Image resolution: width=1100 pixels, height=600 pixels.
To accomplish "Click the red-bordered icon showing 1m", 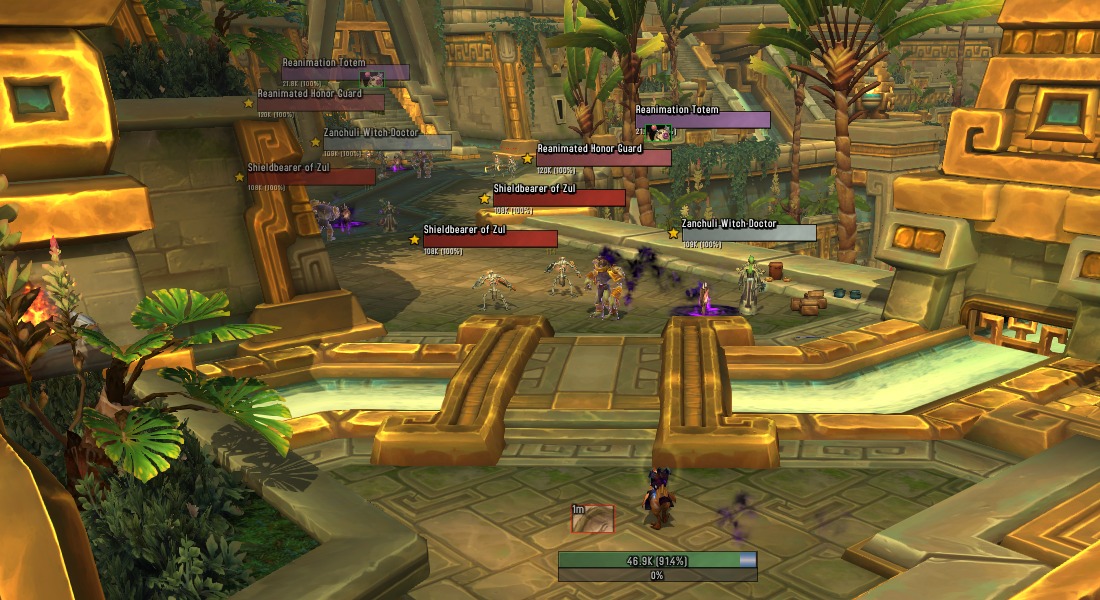I will (x=593, y=518).
